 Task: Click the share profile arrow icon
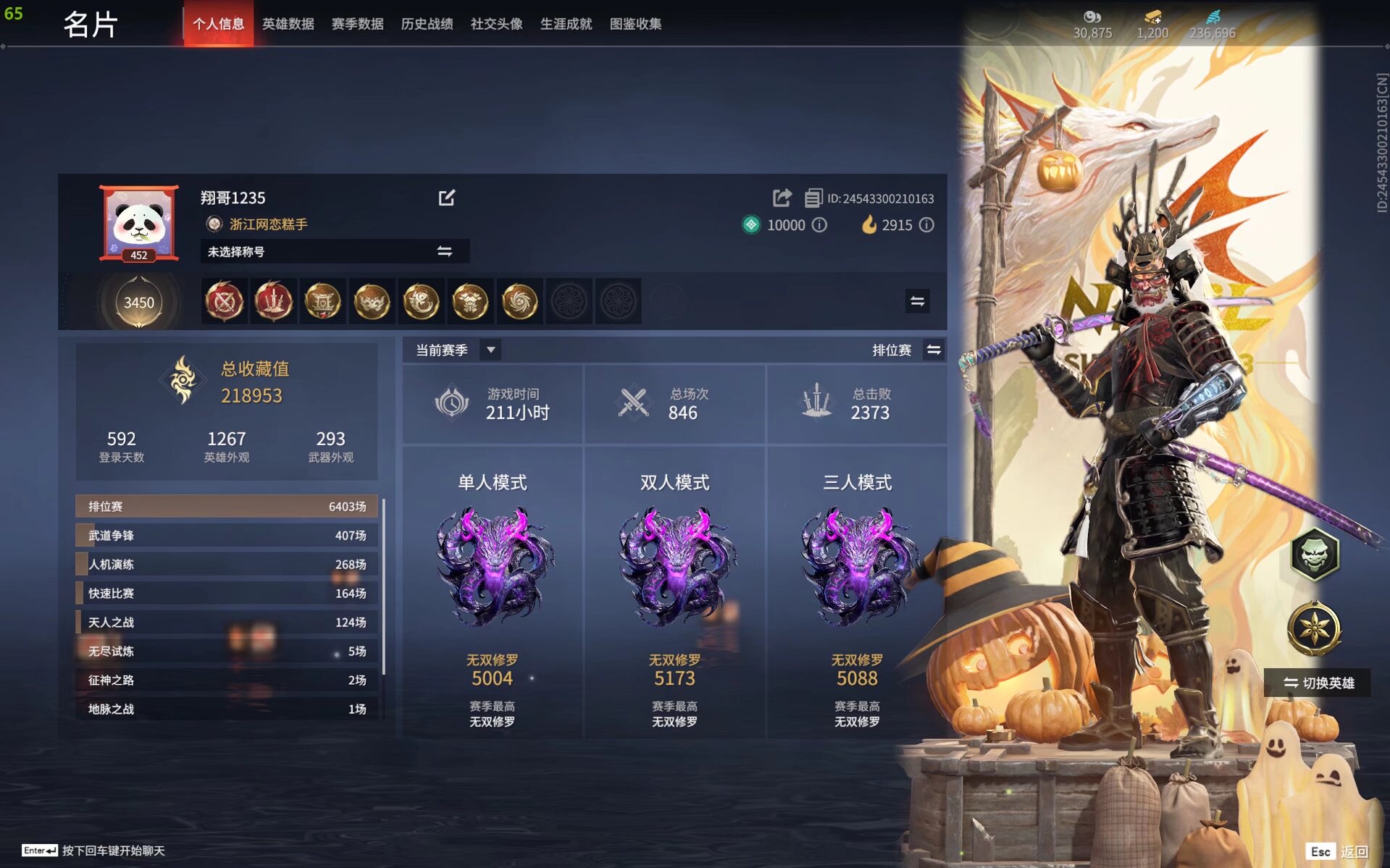click(x=782, y=198)
